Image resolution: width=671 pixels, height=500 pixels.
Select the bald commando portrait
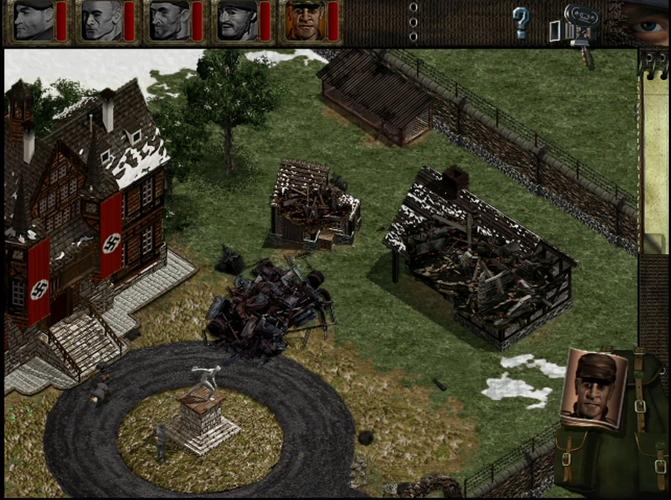(x=101, y=20)
